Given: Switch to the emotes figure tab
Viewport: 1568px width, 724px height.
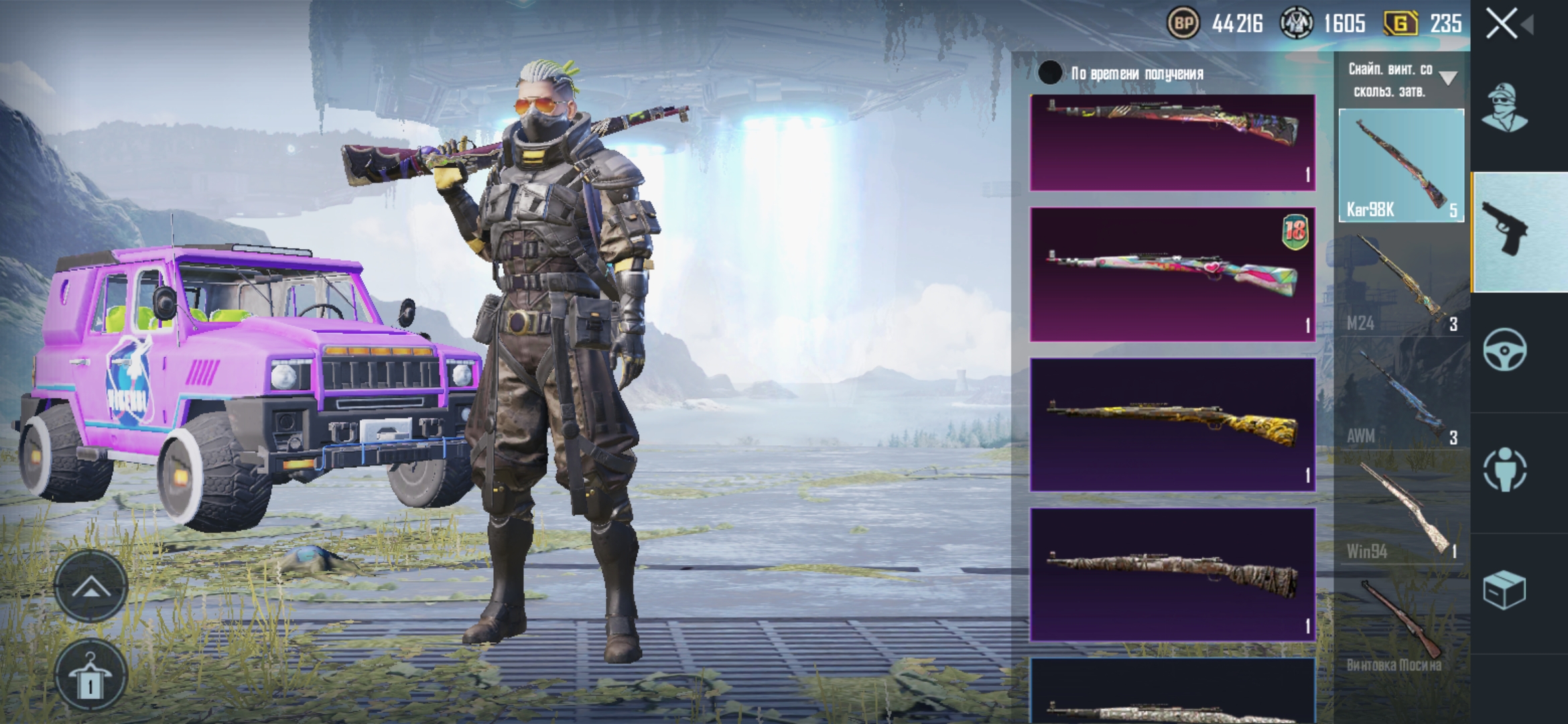Looking at the screenshot, I should click(x=1504, y=469).
